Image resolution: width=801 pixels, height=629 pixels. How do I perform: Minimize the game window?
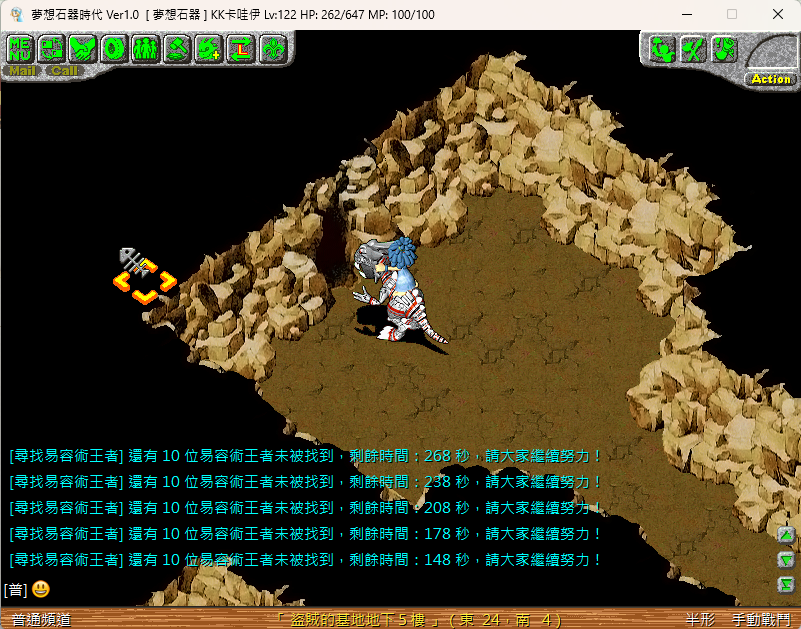click(x=686, y=14)
